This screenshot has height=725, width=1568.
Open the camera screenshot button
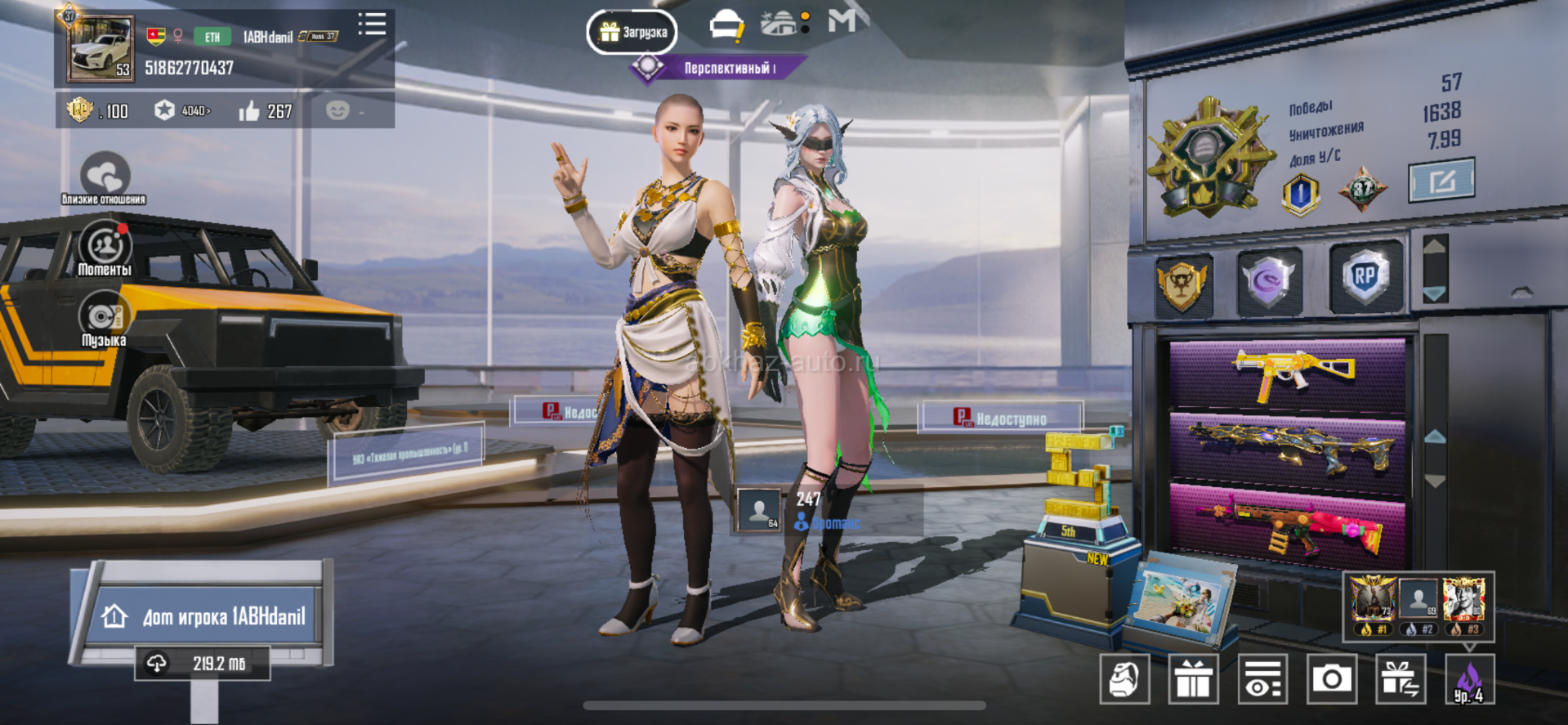pyautogui.click(x=1331, y=679)
